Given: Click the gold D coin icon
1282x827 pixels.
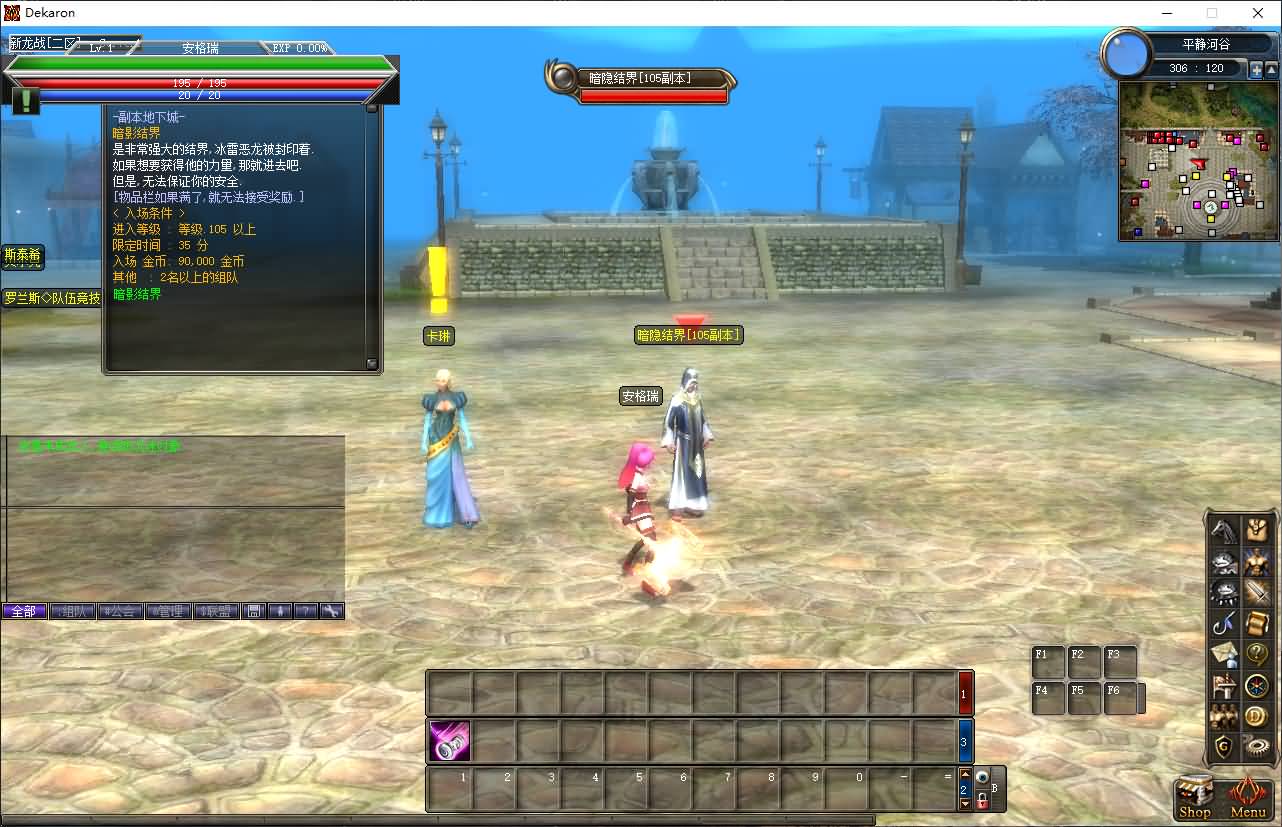Looking at the screenshot, I should coord(1256,716).
